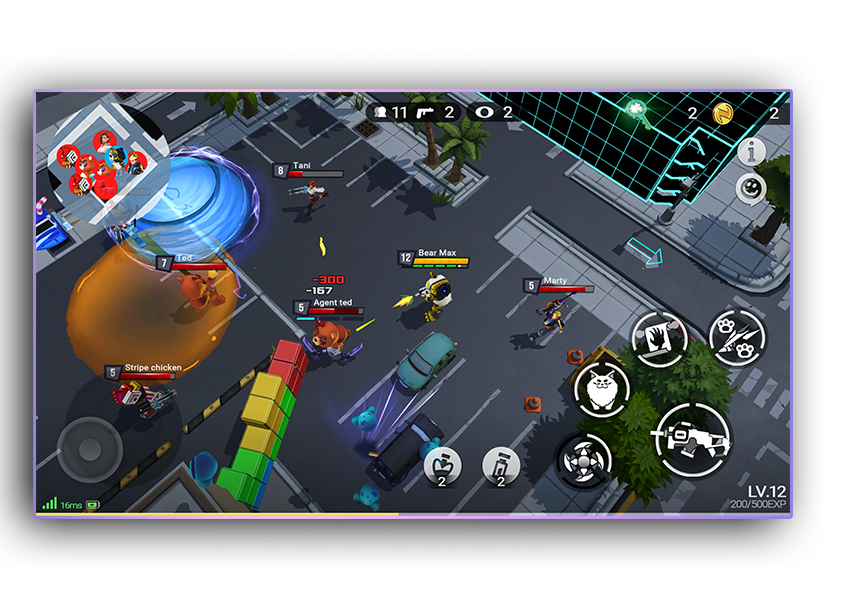Use the bottle item consumable slot
Image resolution: width=844 pixels, height=591 pixels.
(x=501, y=465)
